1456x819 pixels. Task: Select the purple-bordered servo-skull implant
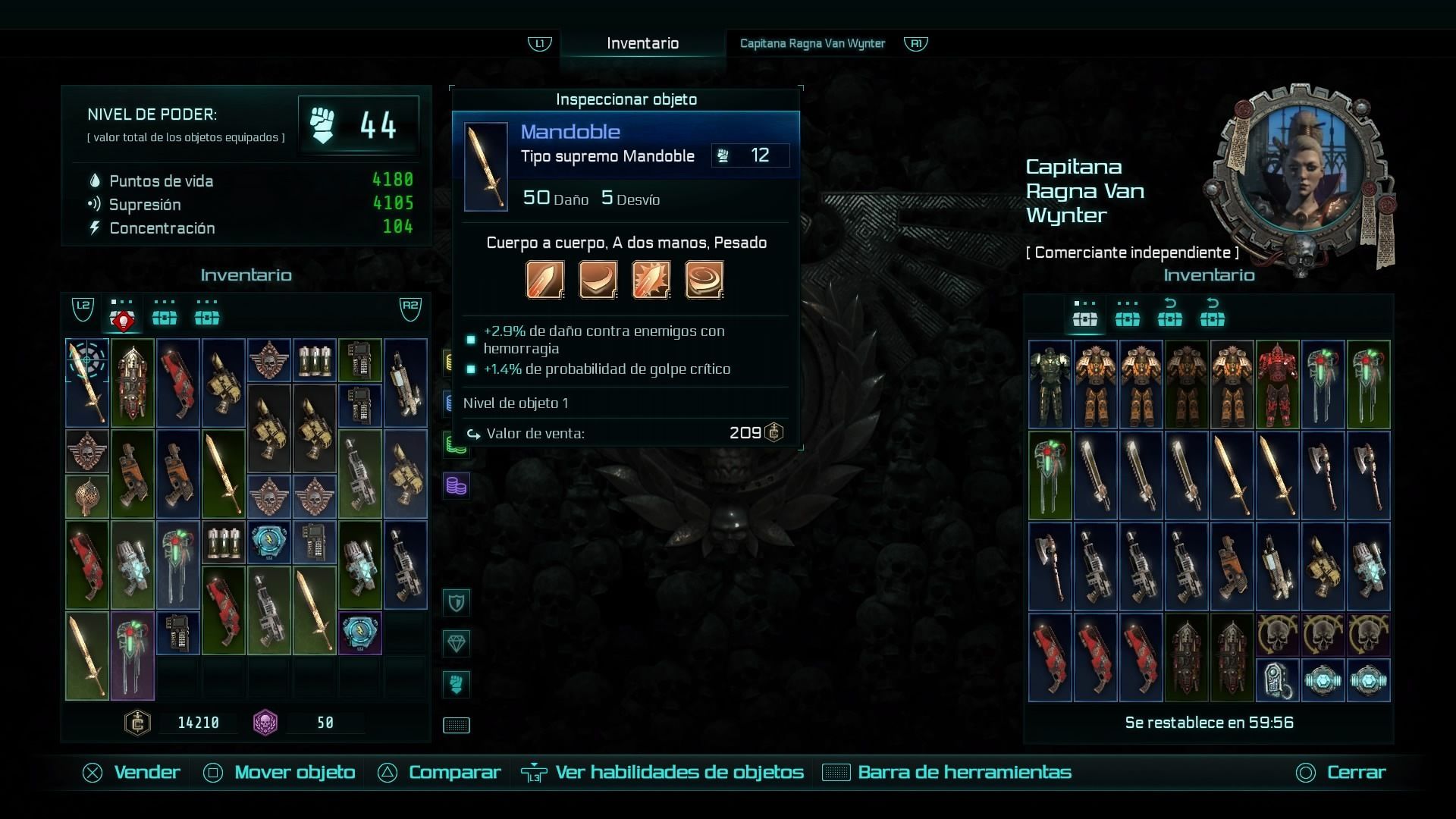[133, 655]
